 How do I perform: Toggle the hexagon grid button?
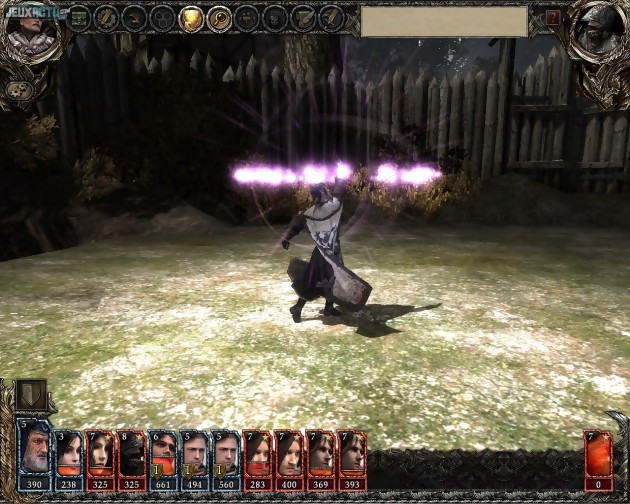click(162, 18)
